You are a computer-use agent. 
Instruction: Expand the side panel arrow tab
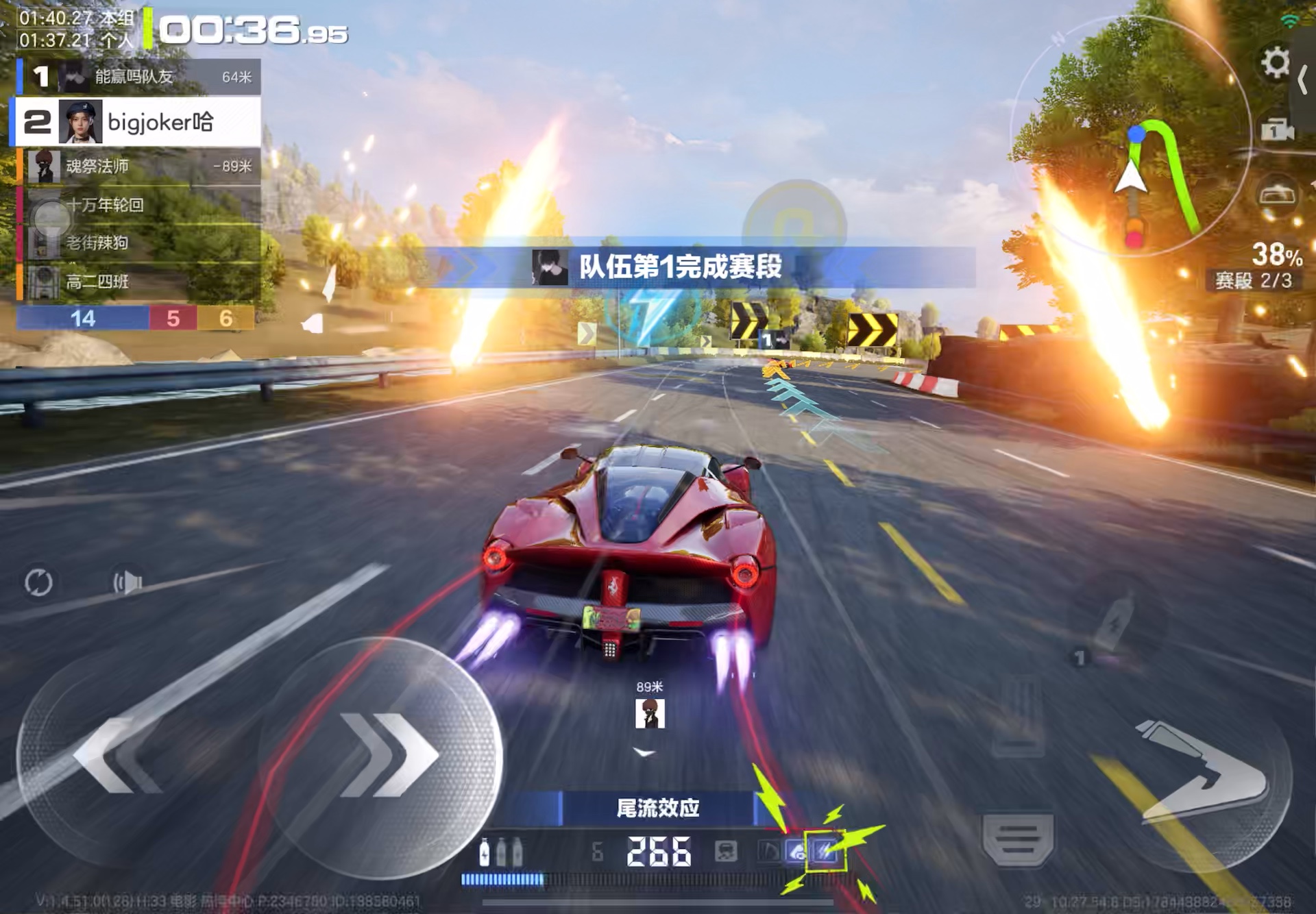click(1304, 82)
